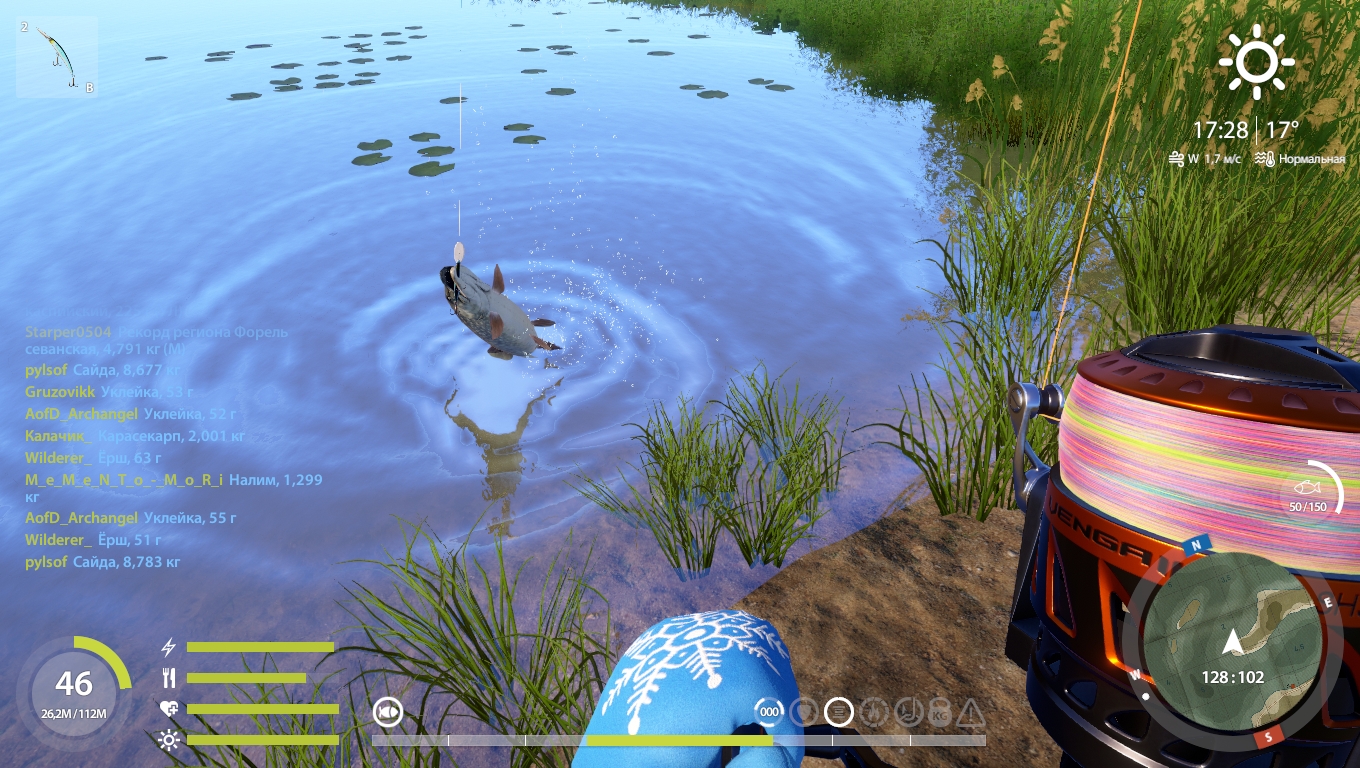Viewport: 1360px width, 768px height.
Task: Click the level 46 experience circle
Action: tap(74, 691)
